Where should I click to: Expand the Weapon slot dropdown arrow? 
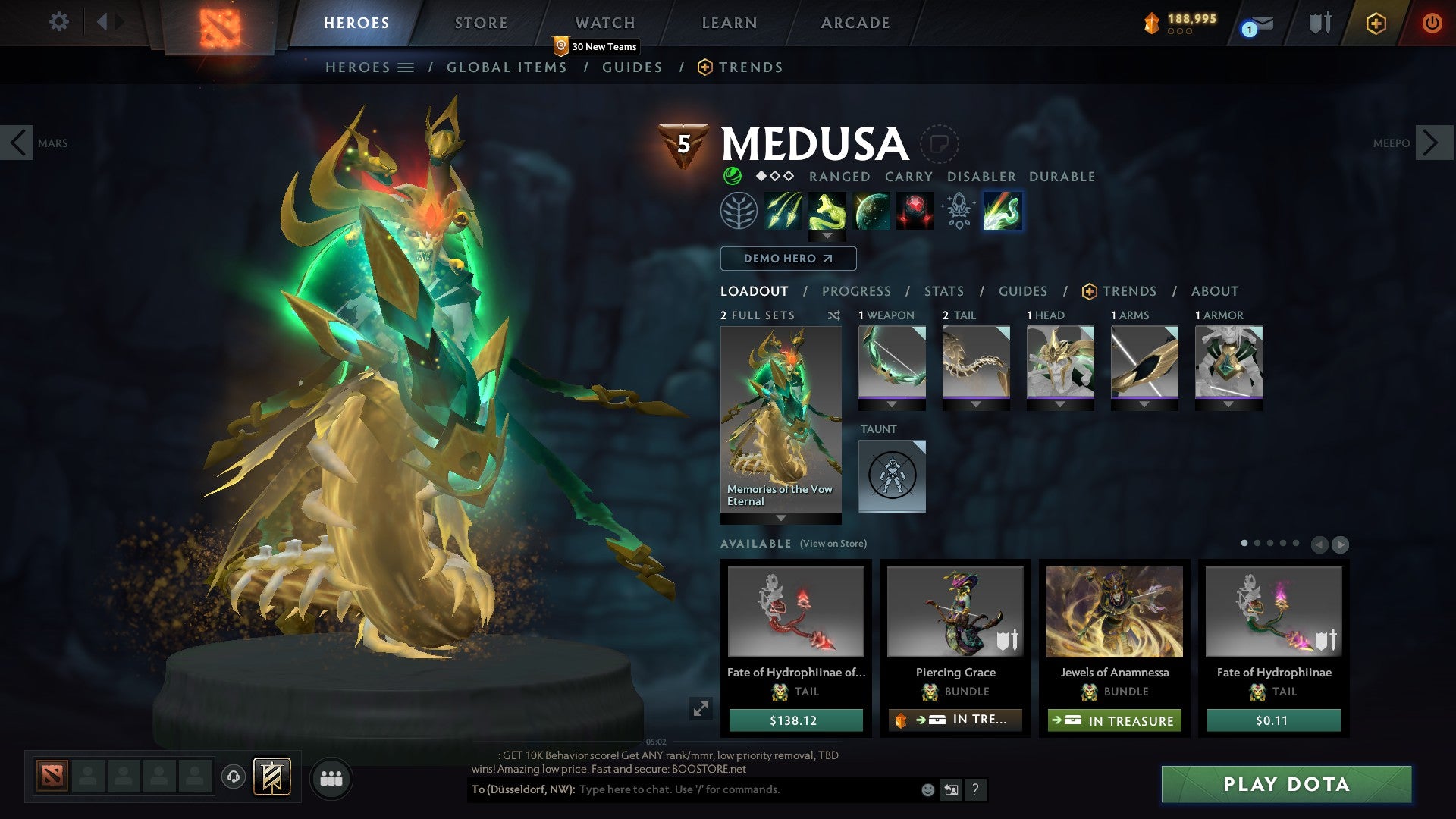point(892,404)
